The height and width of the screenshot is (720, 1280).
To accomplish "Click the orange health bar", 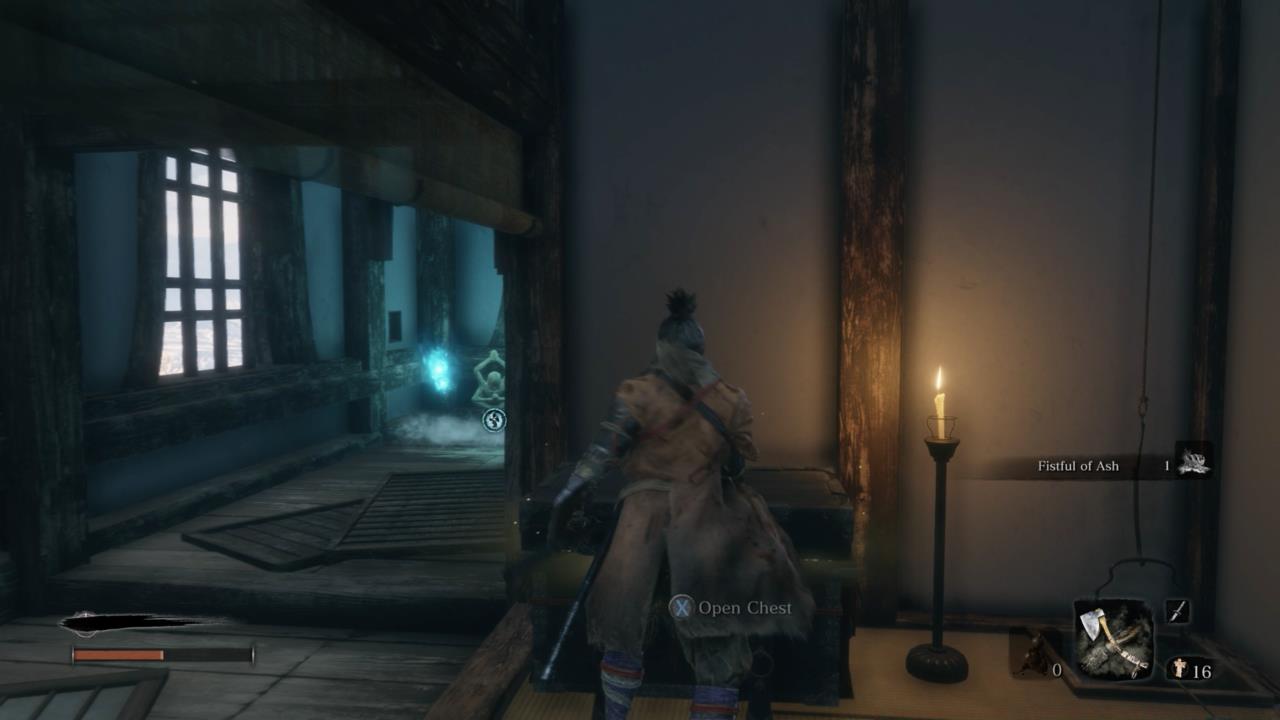I will tap(120, 656).
